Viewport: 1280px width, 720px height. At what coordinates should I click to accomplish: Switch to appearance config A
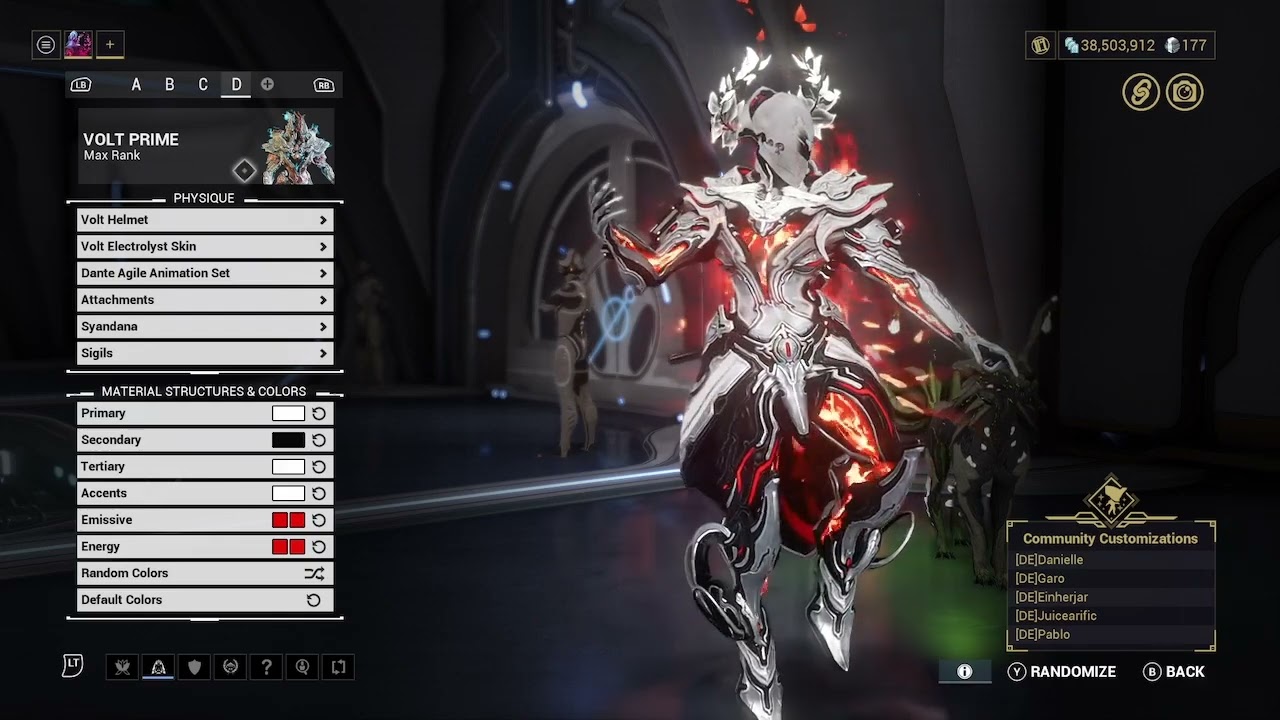(136, 85)
